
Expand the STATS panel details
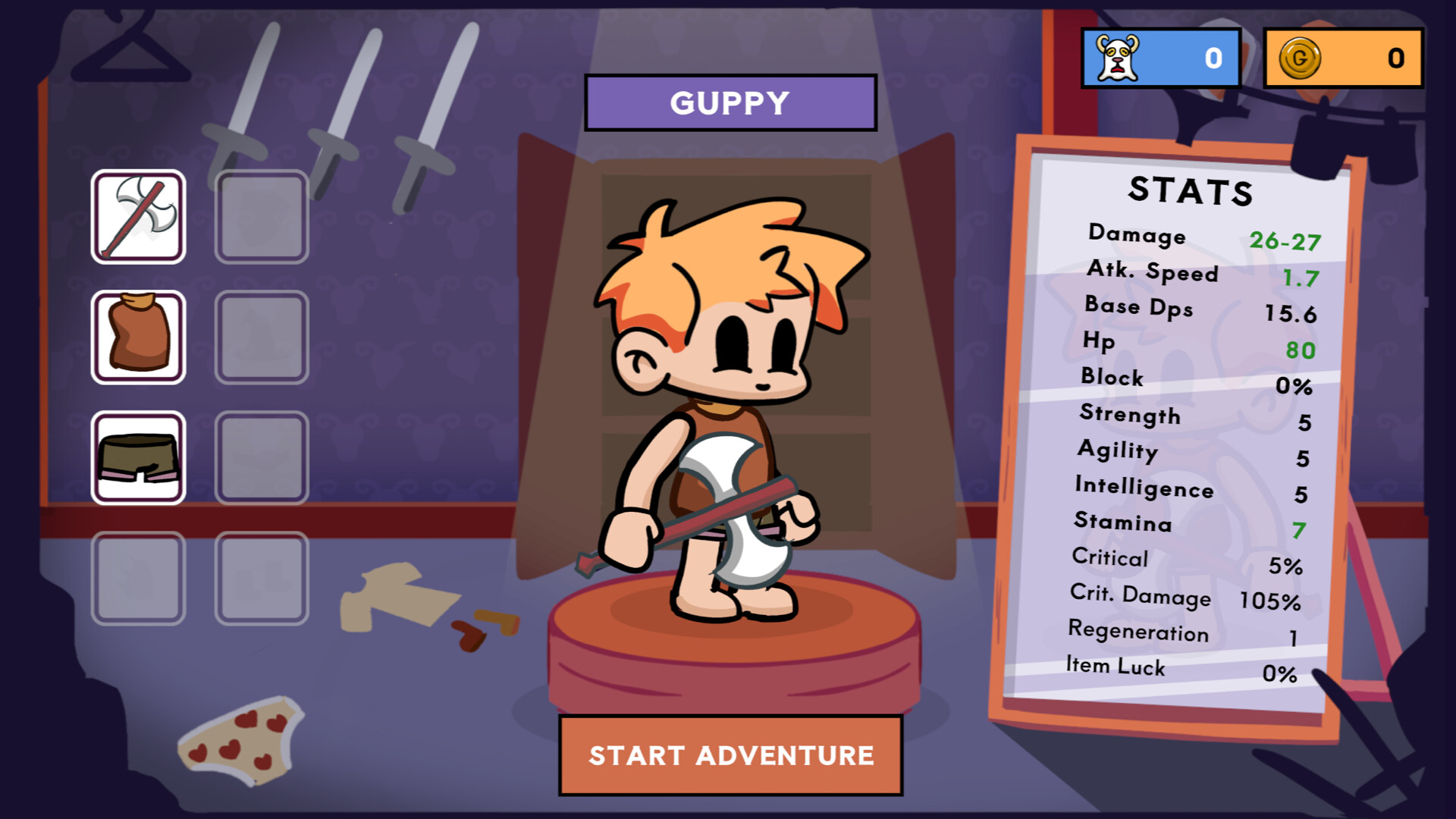click(x=1191, y=193)
